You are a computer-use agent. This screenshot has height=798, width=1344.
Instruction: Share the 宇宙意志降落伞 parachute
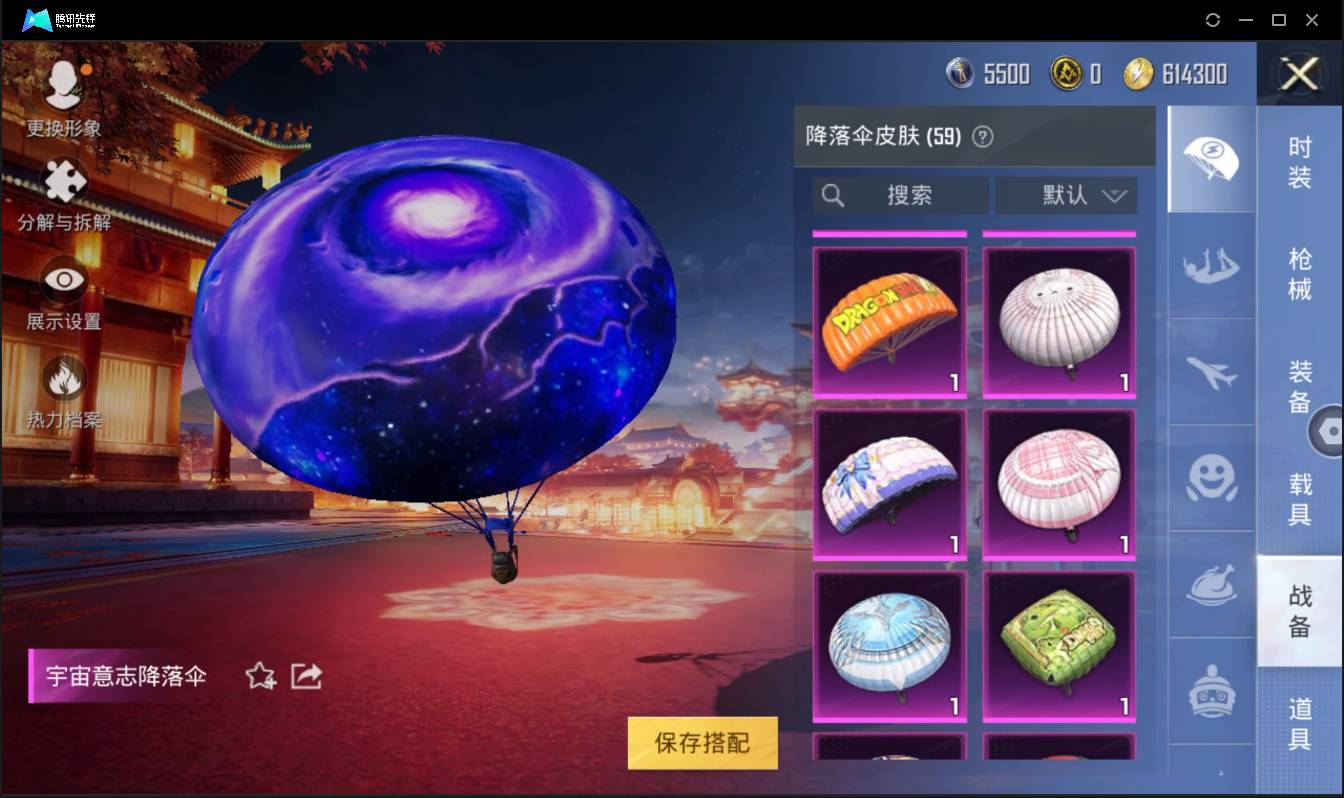coord(306,676)
